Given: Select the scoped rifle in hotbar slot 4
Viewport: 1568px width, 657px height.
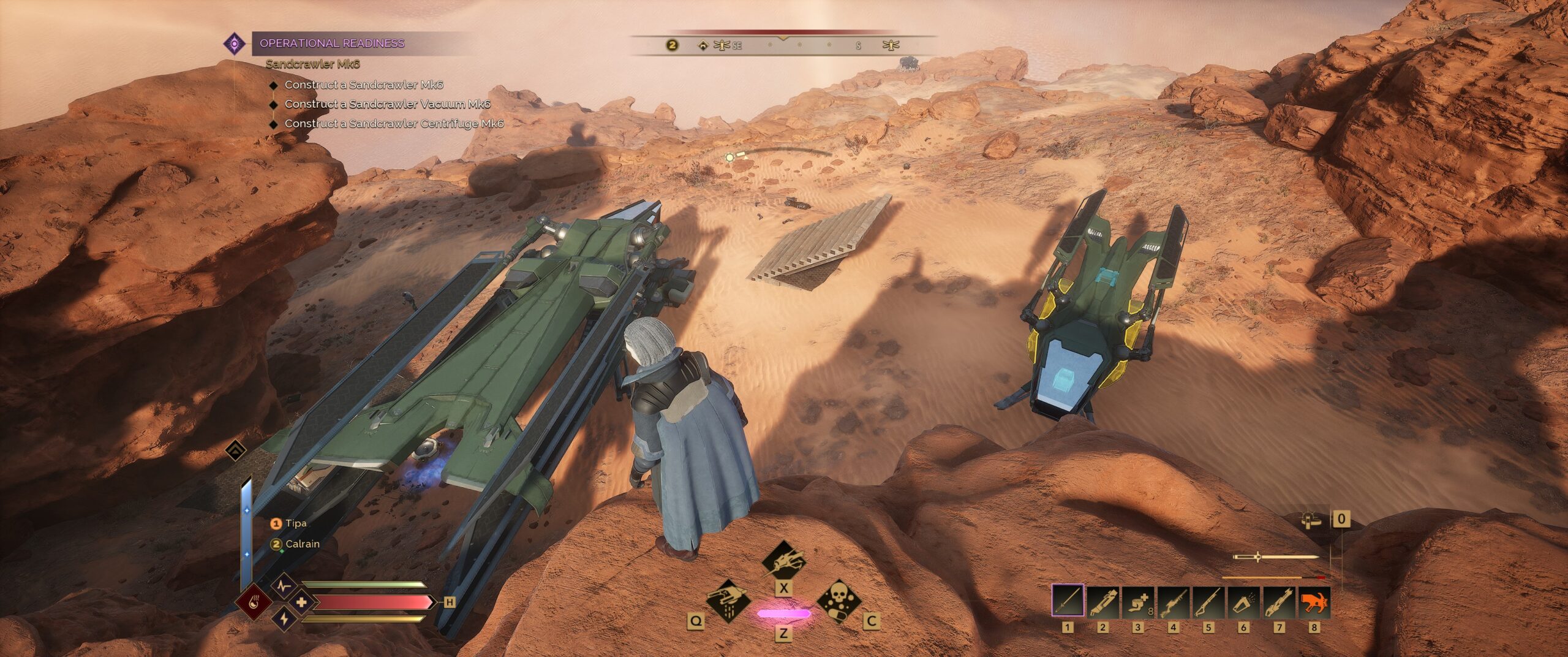Looking at the screenshot, I should coord(1174,601).
